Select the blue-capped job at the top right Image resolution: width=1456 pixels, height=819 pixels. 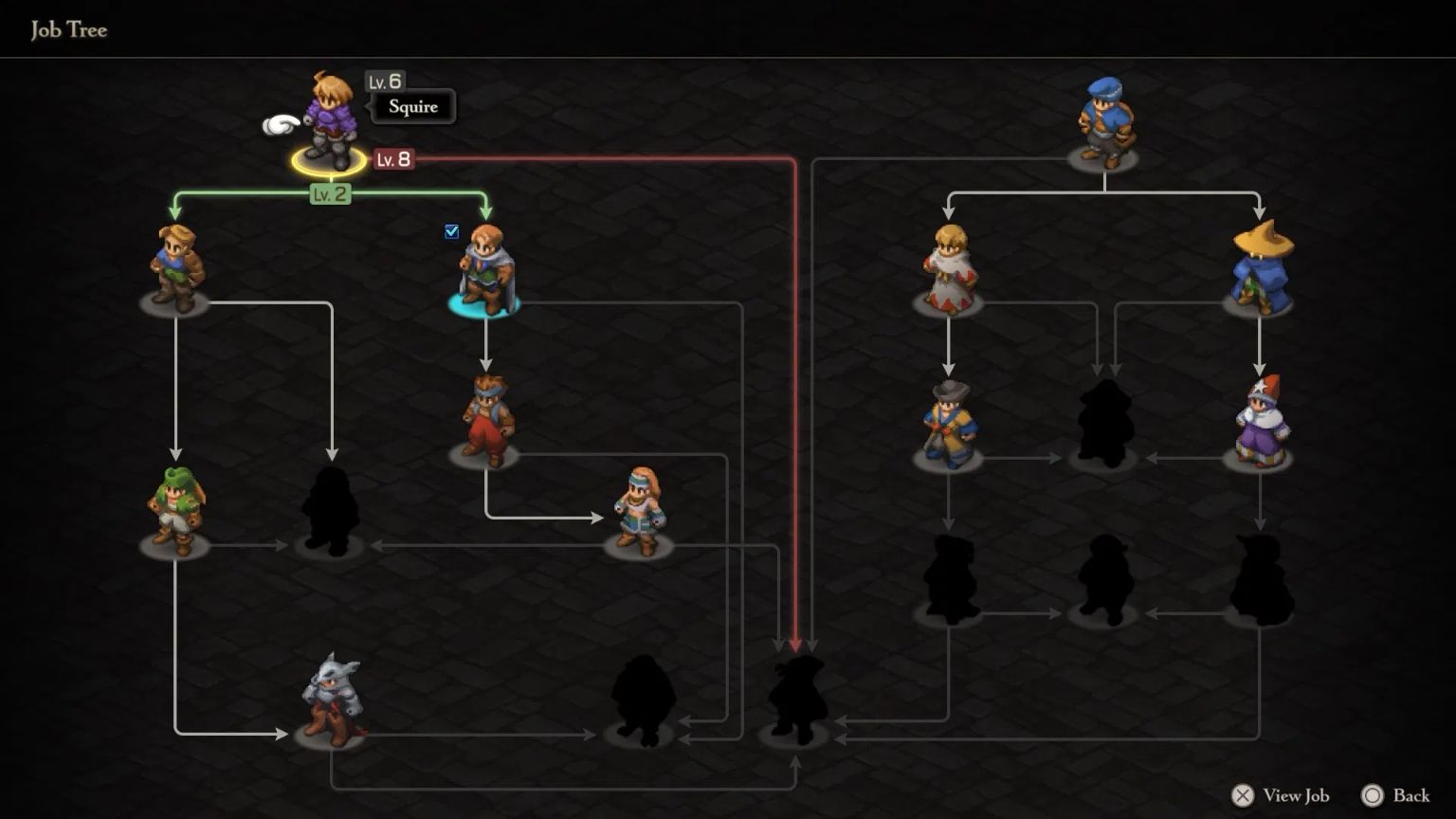pos(1105,118)
